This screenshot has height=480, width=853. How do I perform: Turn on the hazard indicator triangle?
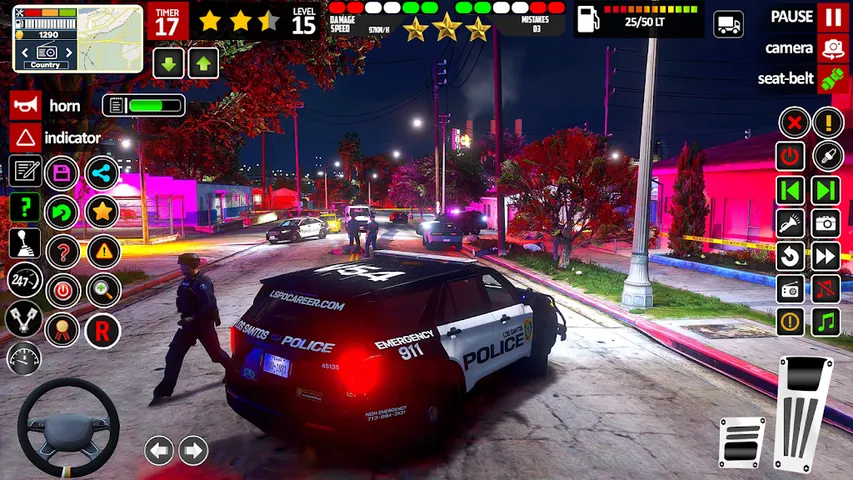point(27,137)
